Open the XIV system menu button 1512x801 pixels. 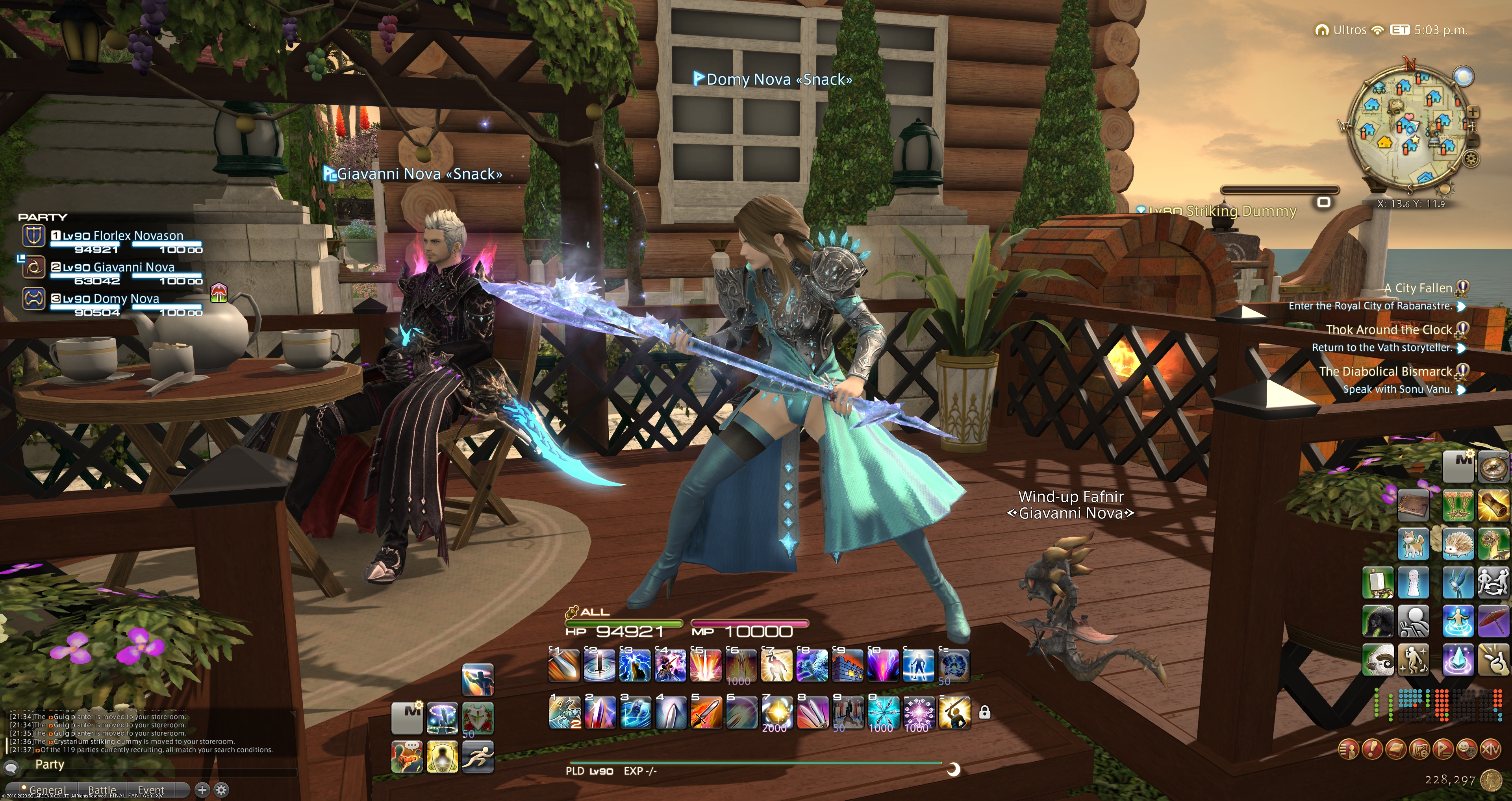(x=1490, y=749)
